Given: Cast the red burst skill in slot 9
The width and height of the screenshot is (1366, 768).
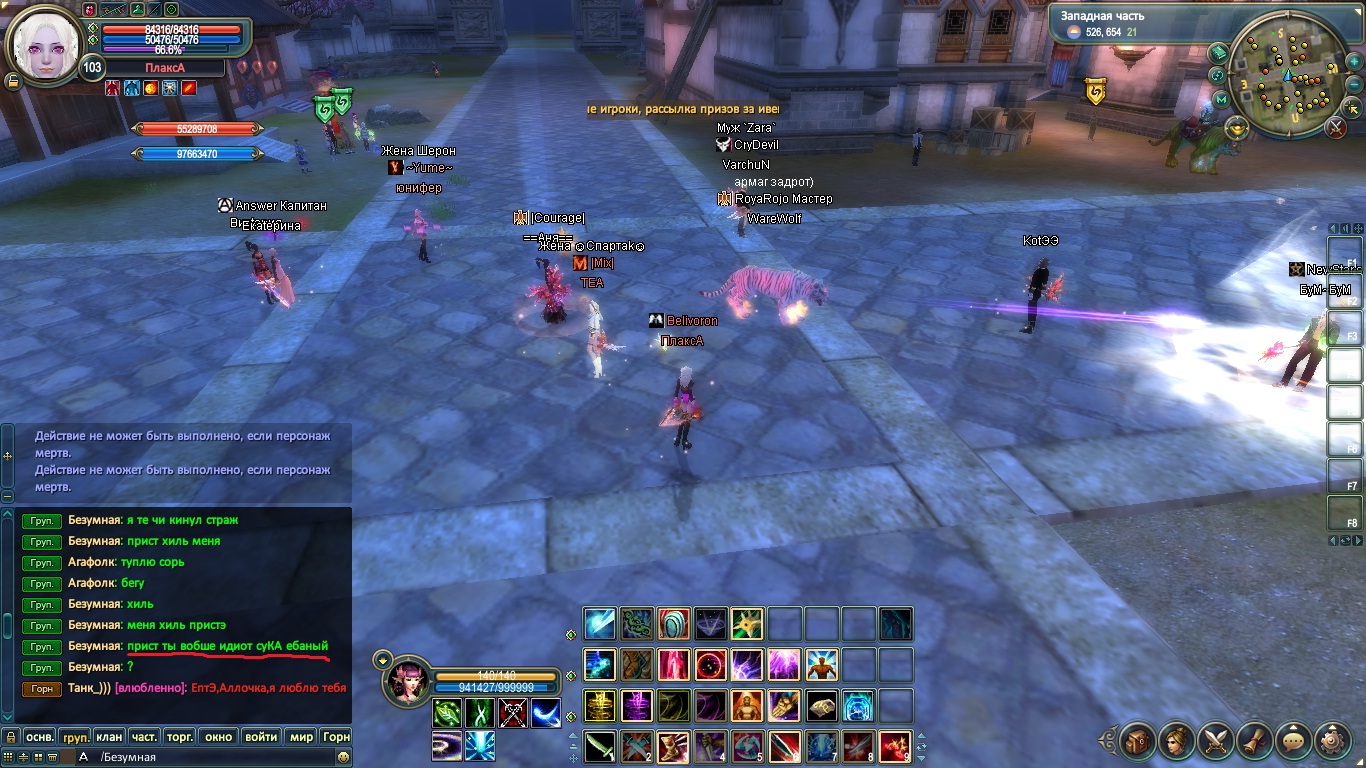Looking at the screenshot, I should point(895,746).
